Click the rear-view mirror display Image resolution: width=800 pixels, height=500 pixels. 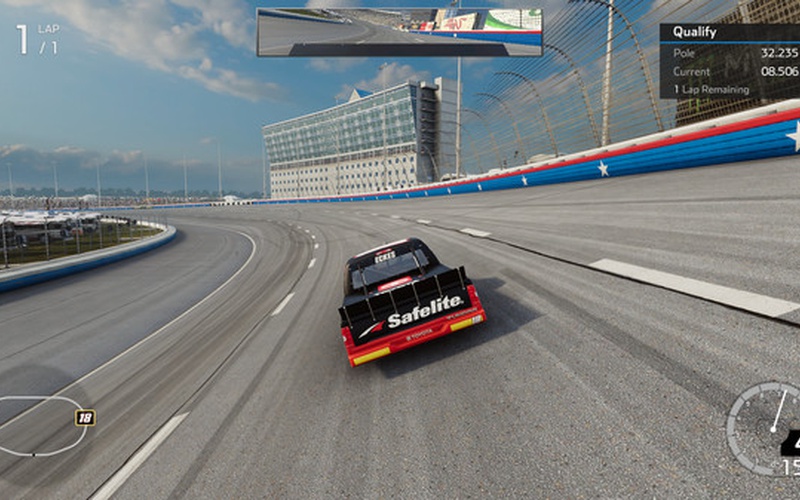(400, 32)
